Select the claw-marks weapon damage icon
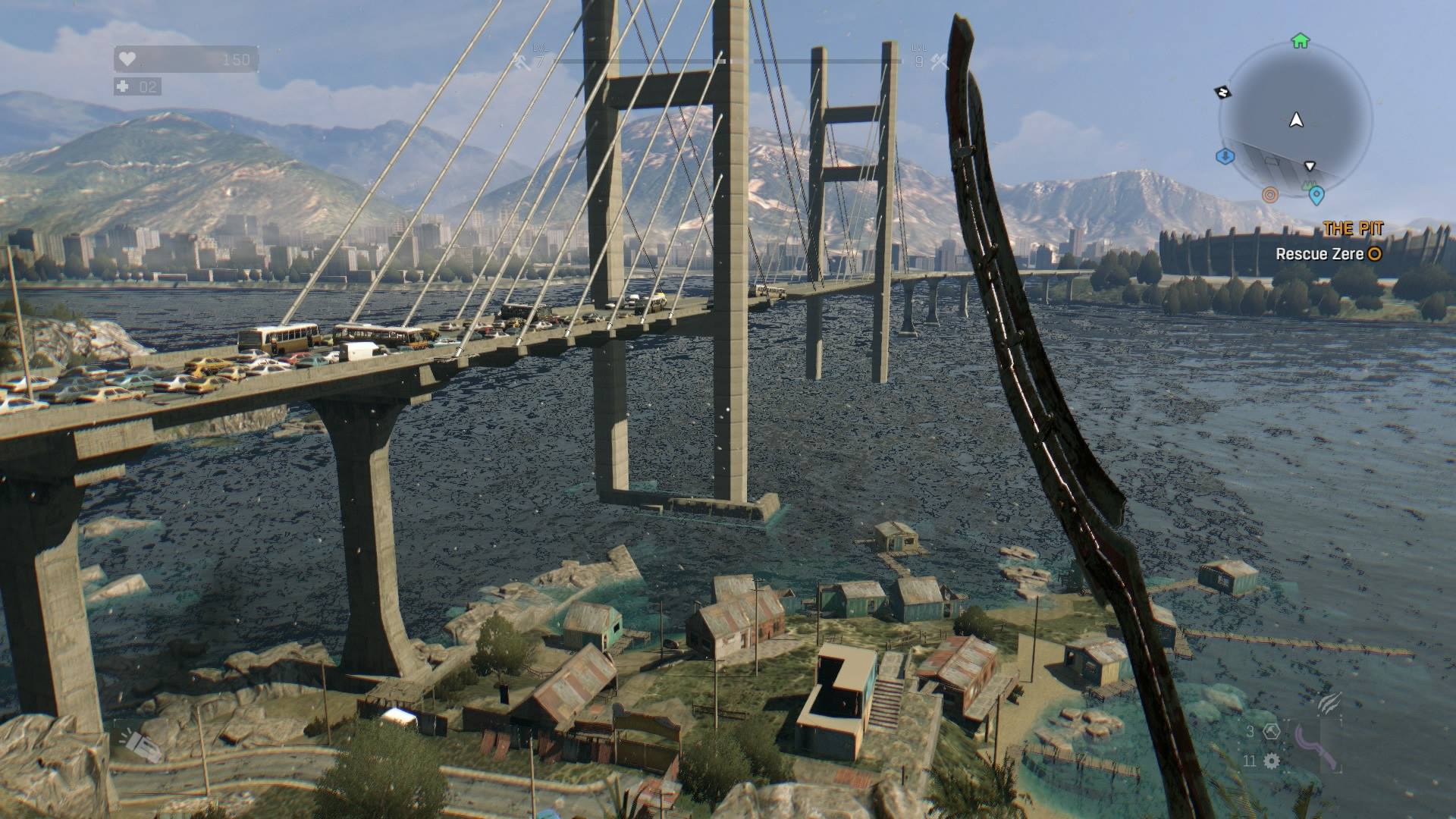Screen dimensions: 1456x819 coord(1329,704)
